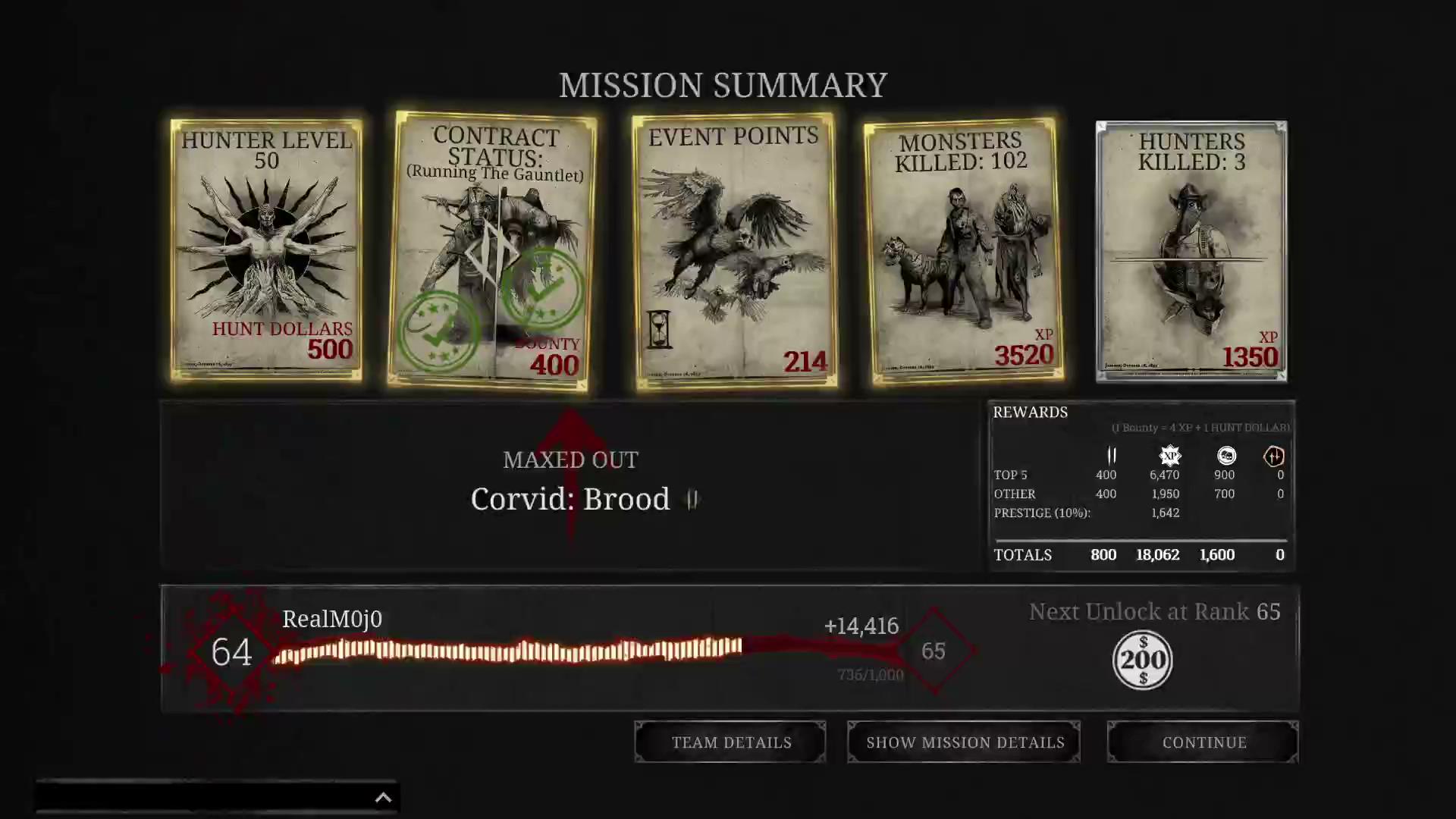
Task: Expand the chevron on the bottom-left panel
Action: pyautogui.click(x=383, y=797)
